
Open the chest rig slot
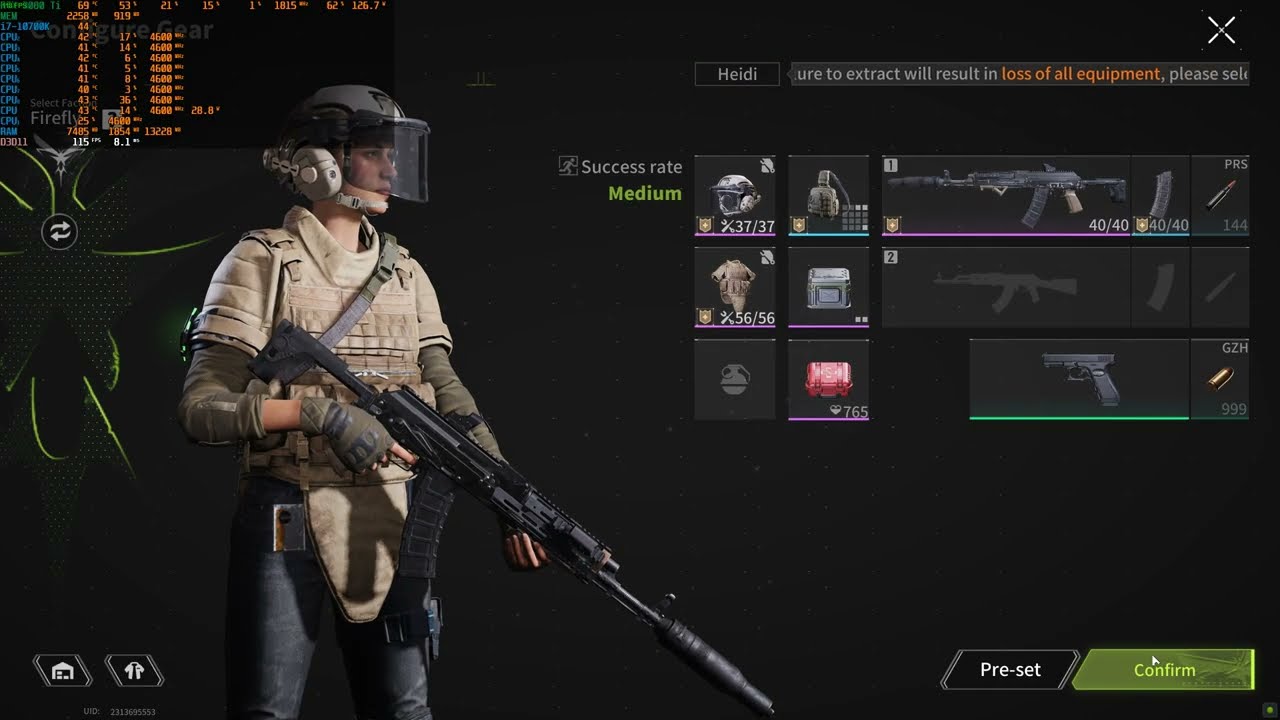[828, 195]
